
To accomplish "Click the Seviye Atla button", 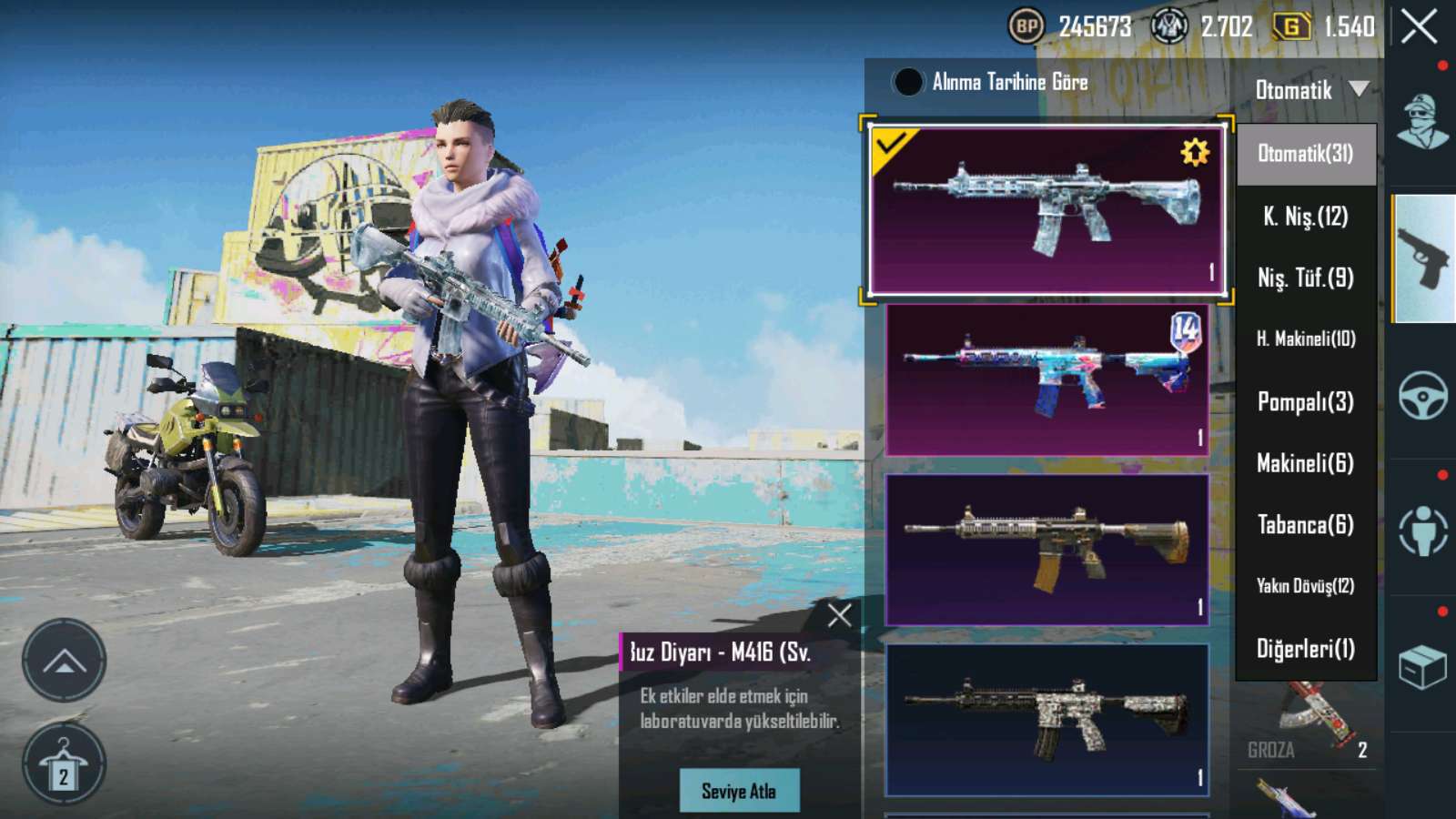I will pyautogui.click(x=739, y=791).
